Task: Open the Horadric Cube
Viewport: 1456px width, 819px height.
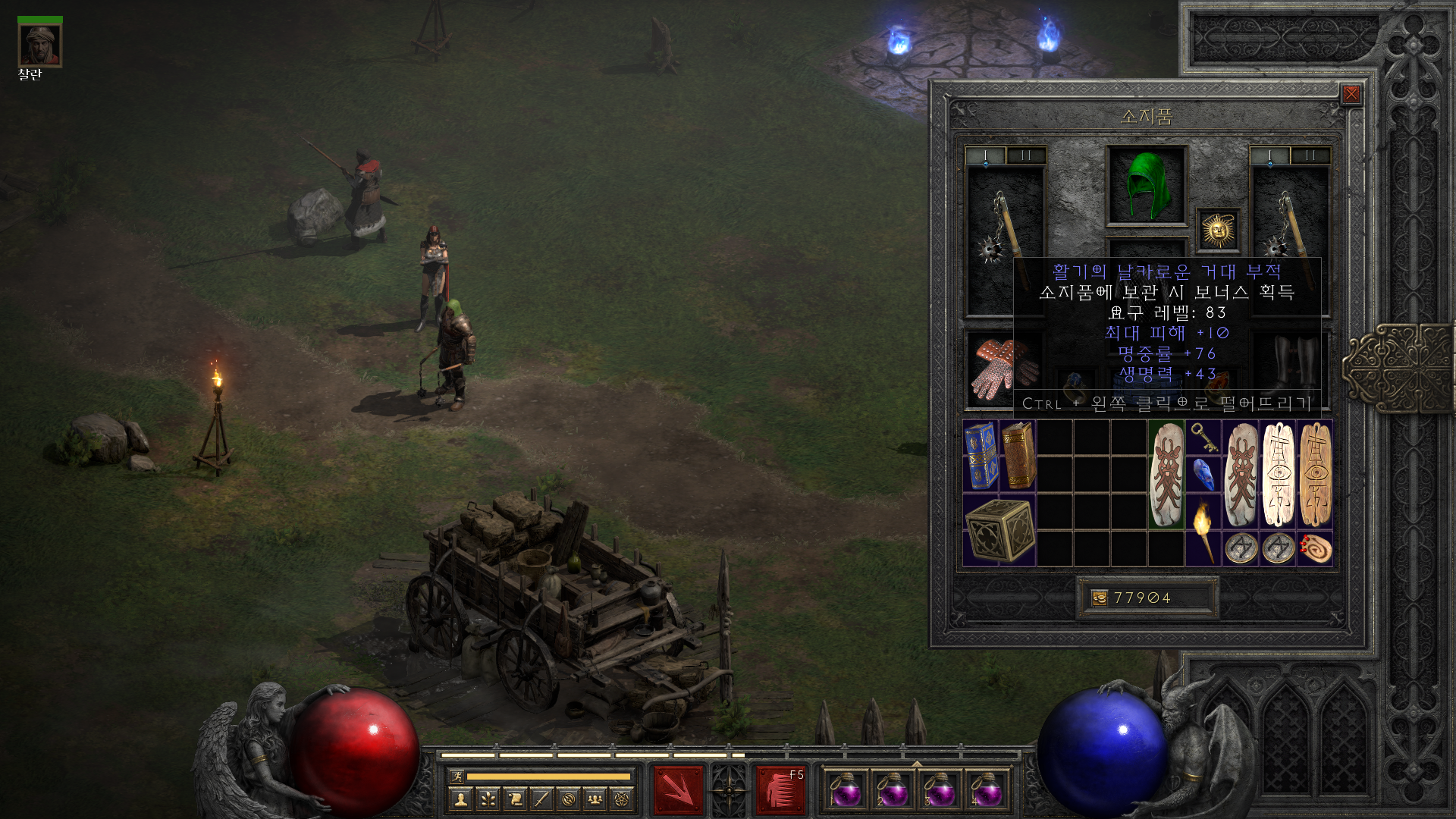Action: coord(999,530)
